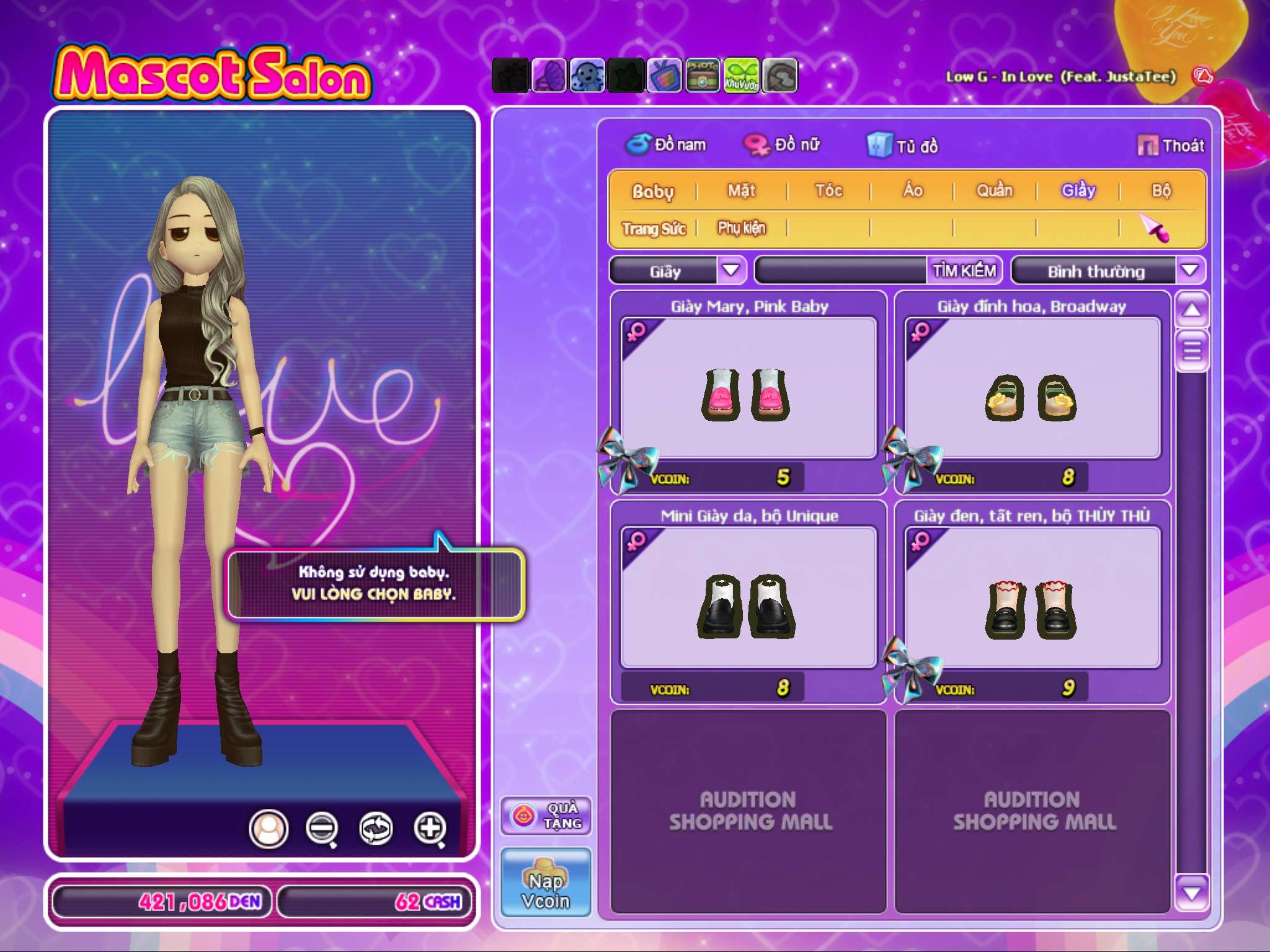The image size is (1270, 952).
Task: Click the Nạp Vcoin top-up button
Action: pyautogui.click(x=546, y=883)
